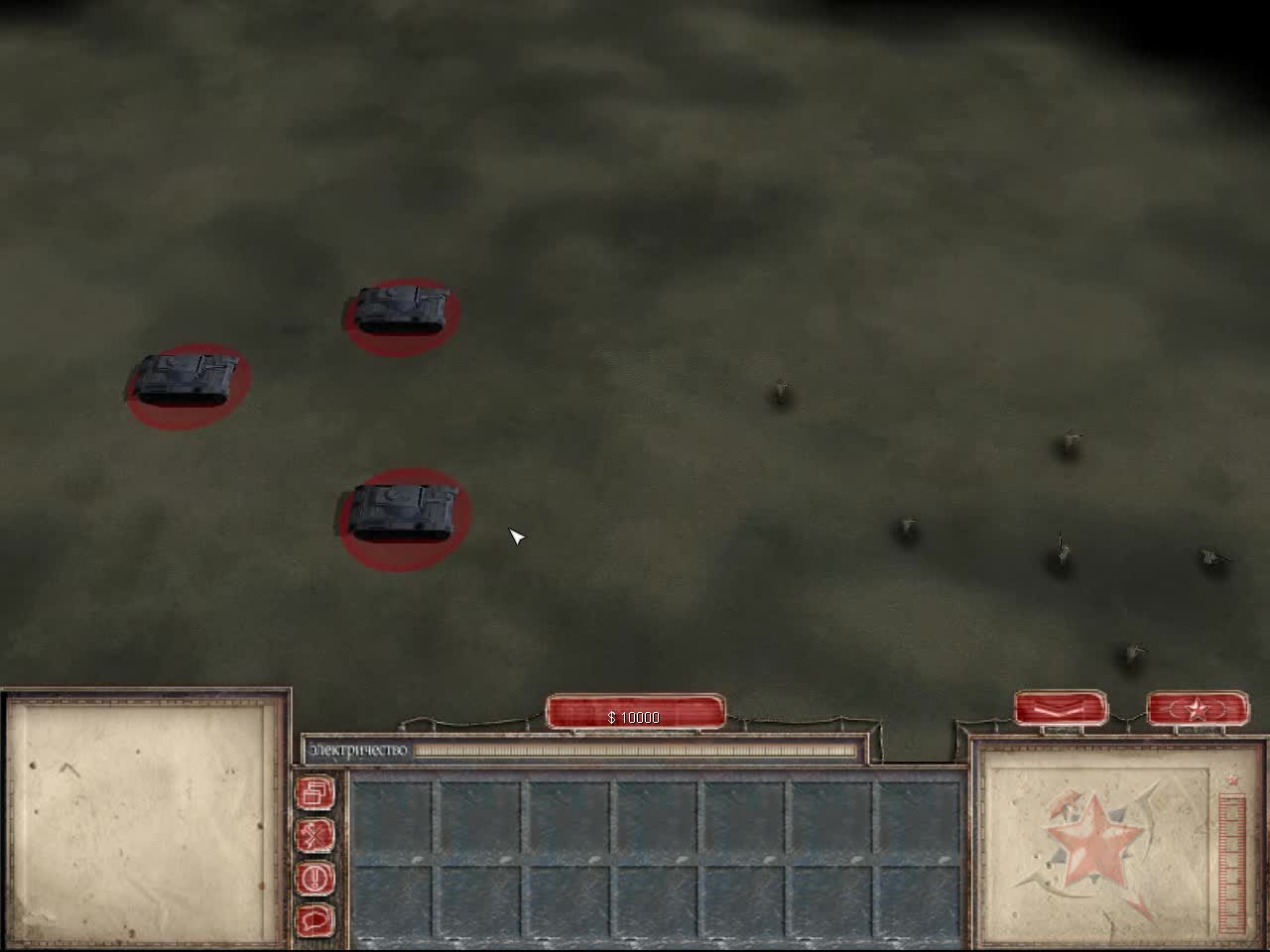Open the speech bubble chat icon
The width and height of the screenshot is (1270, 952).
point(316,917)
